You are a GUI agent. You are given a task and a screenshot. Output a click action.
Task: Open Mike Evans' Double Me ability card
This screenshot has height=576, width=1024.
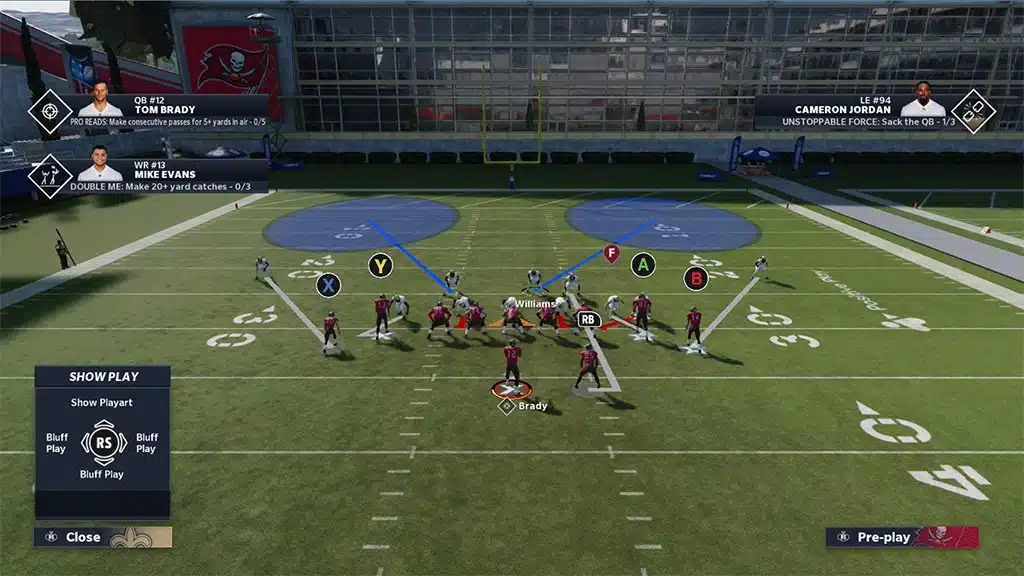(168, 175)
